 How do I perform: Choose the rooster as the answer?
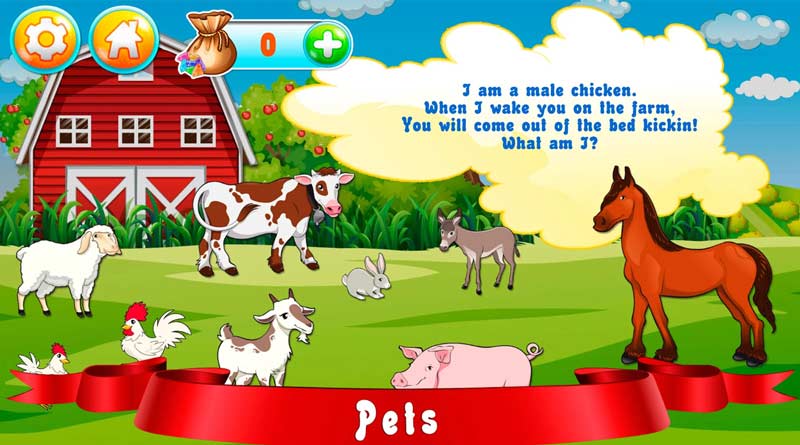[150, 335]
